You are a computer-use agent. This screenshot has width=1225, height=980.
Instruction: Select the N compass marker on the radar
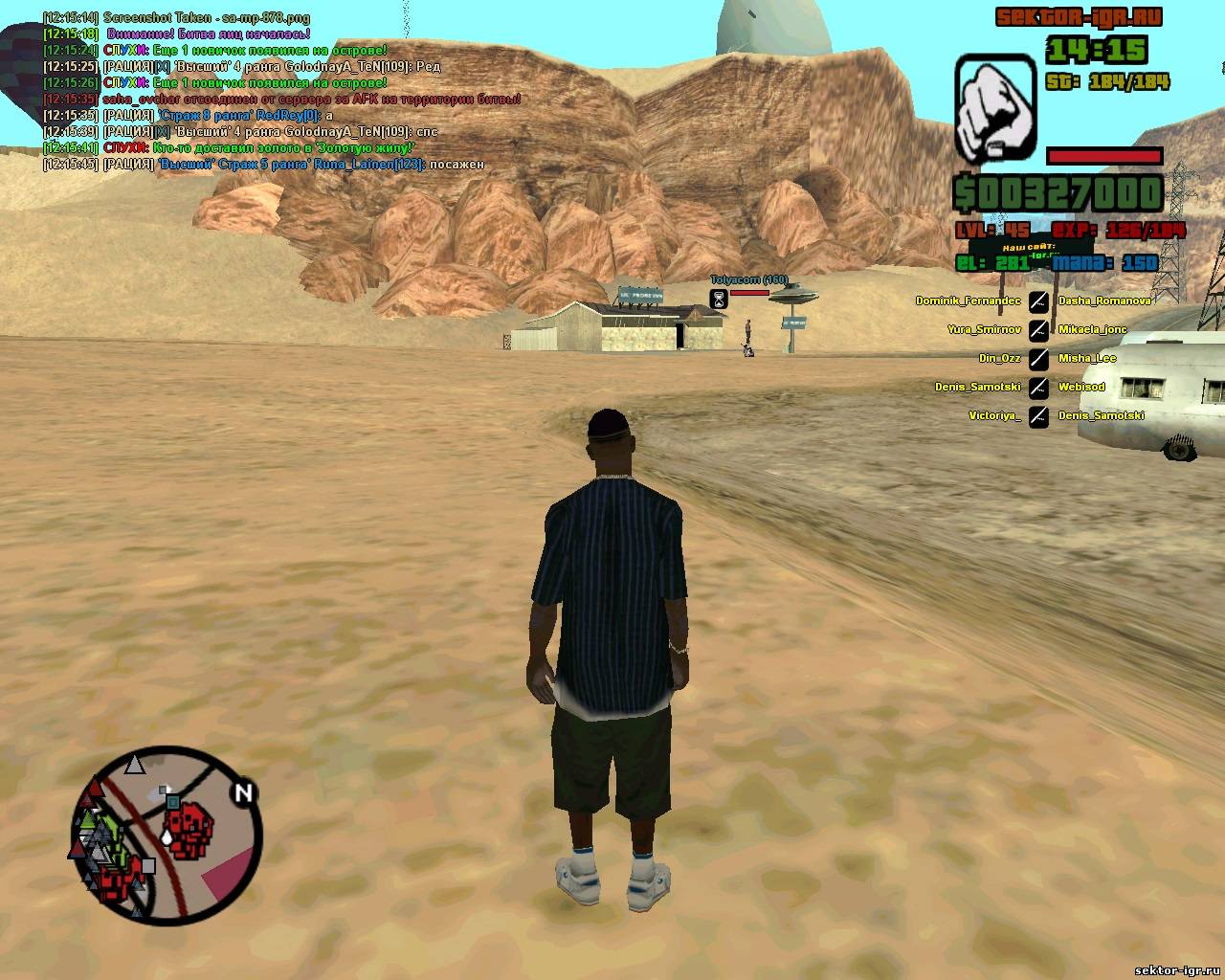point(243,792)
